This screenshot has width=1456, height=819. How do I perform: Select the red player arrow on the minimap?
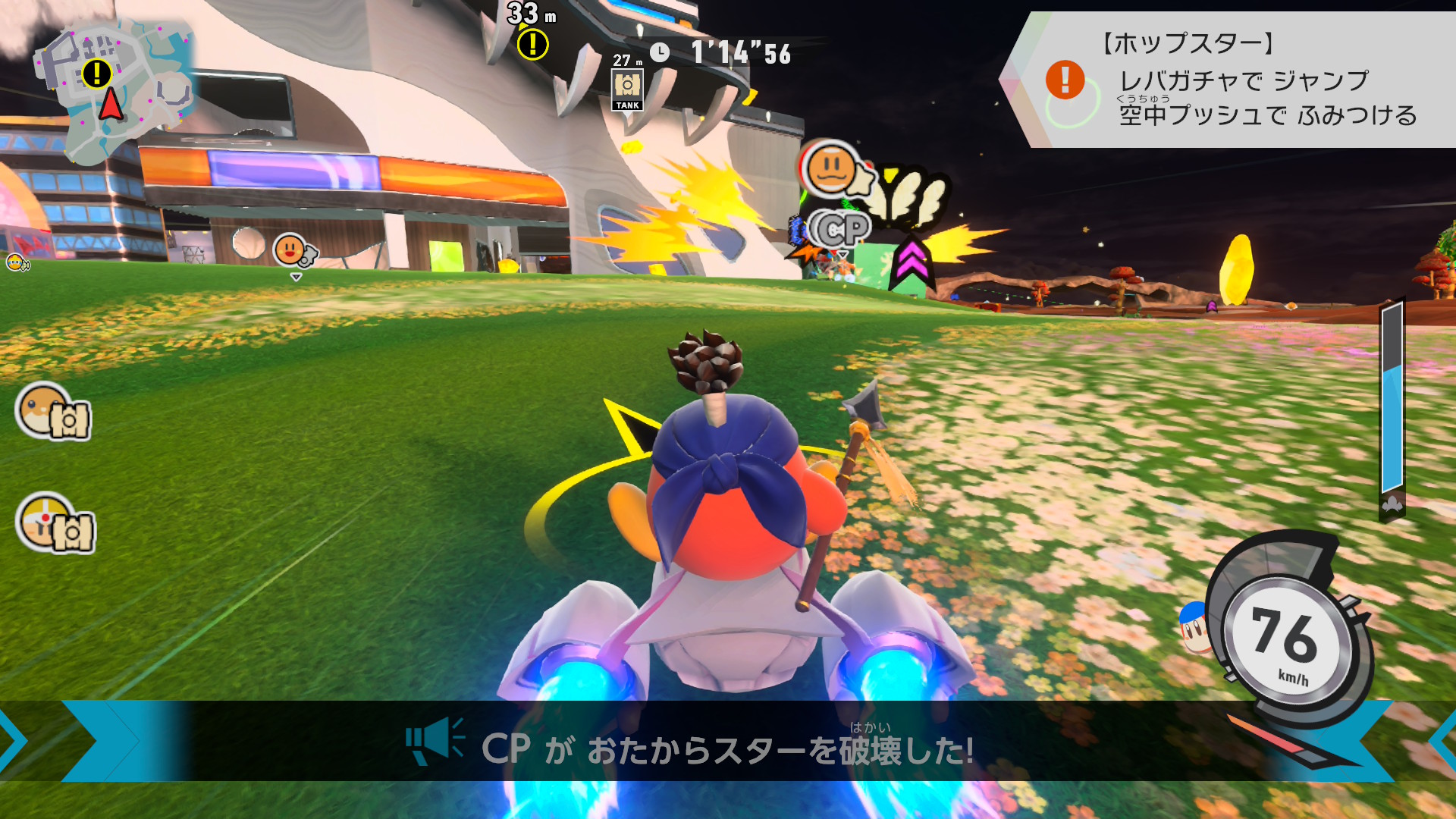111,104
